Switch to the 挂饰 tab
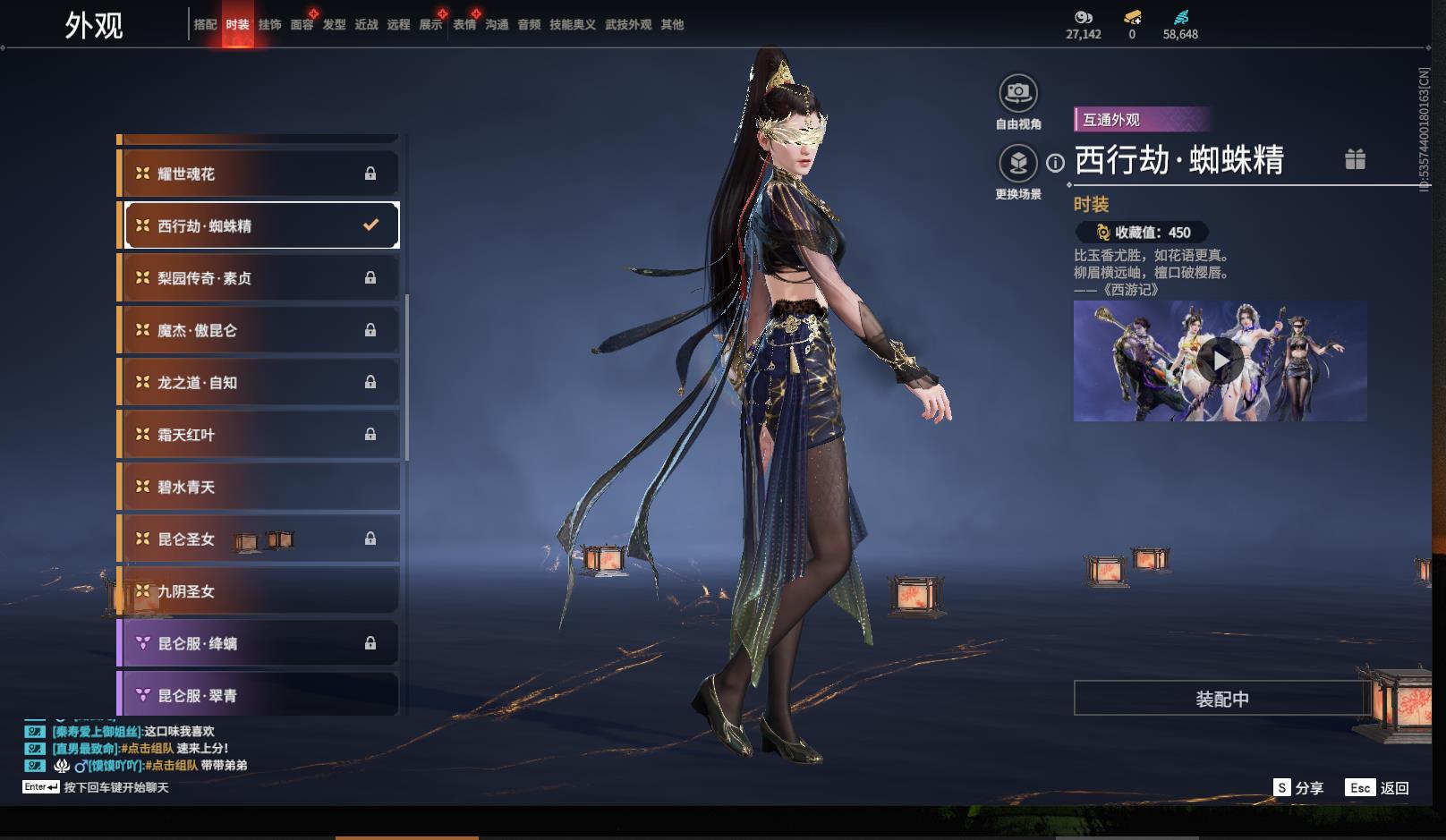The height and width of the screenshot is (840, 1446). click(x=269, y=25)
